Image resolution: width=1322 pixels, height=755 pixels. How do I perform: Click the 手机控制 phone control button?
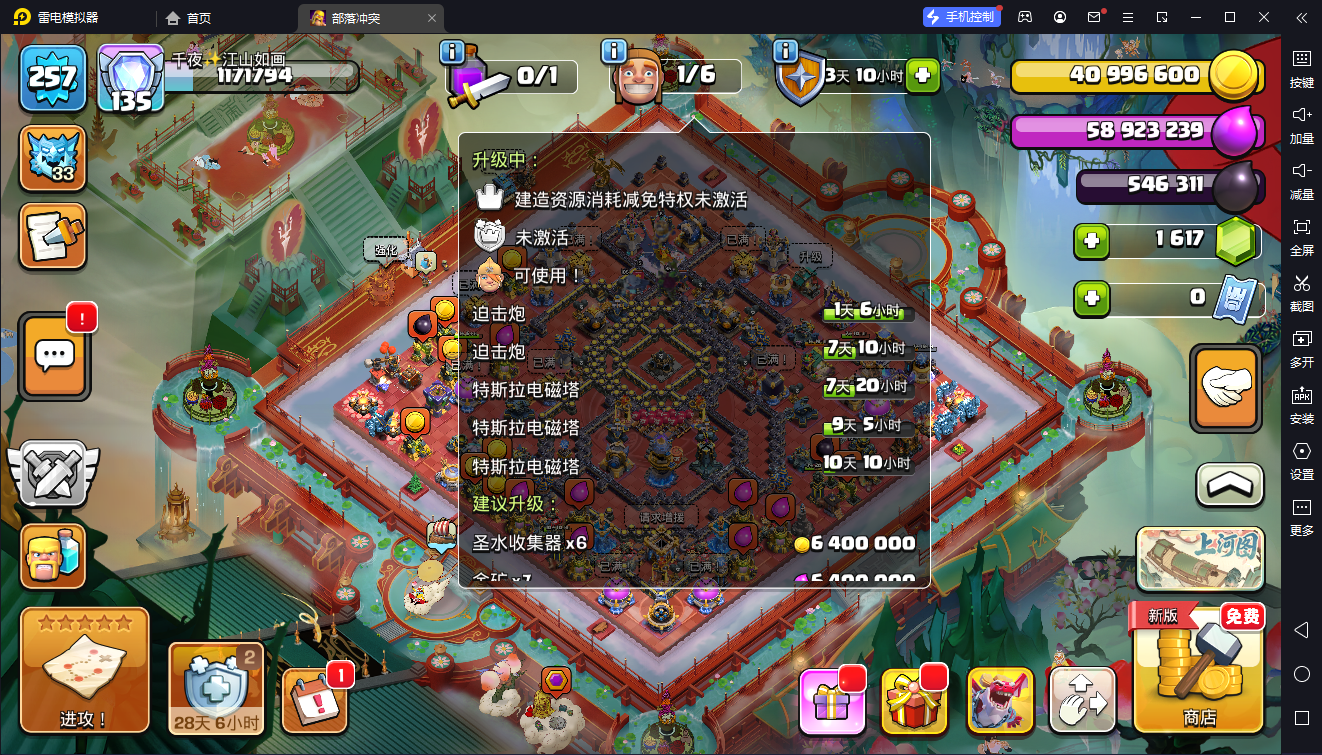pyautogui.click(x=961, y=16)
